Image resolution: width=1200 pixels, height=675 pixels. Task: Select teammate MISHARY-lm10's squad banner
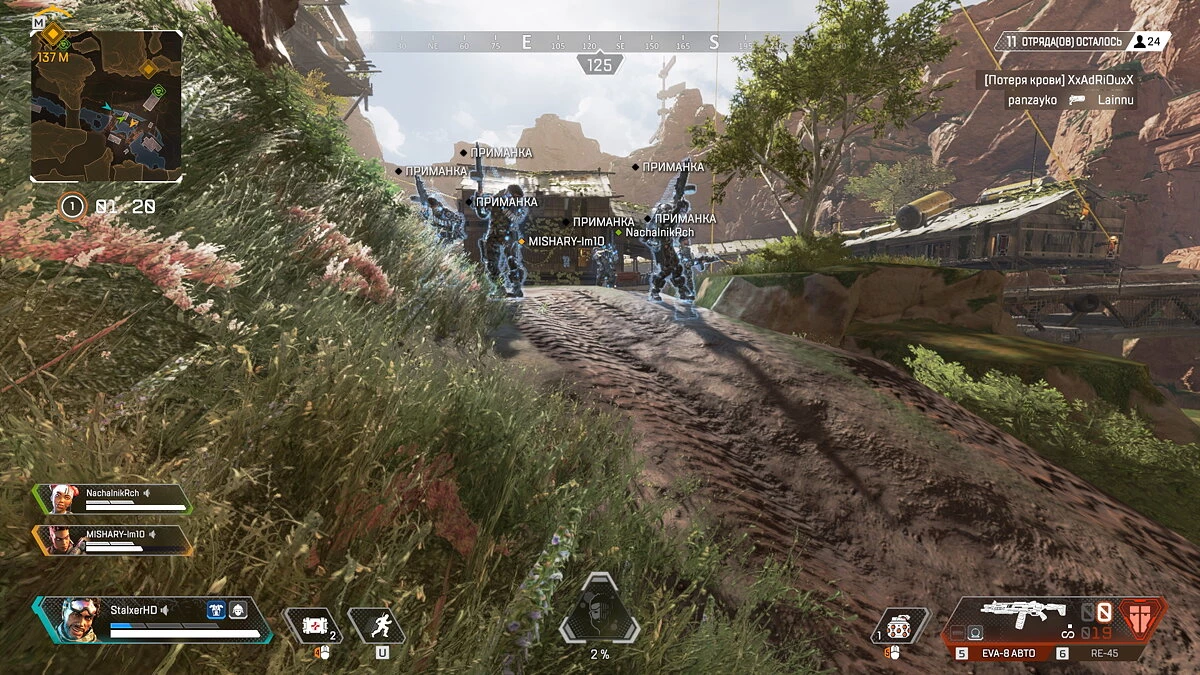[x=112, y=540]
